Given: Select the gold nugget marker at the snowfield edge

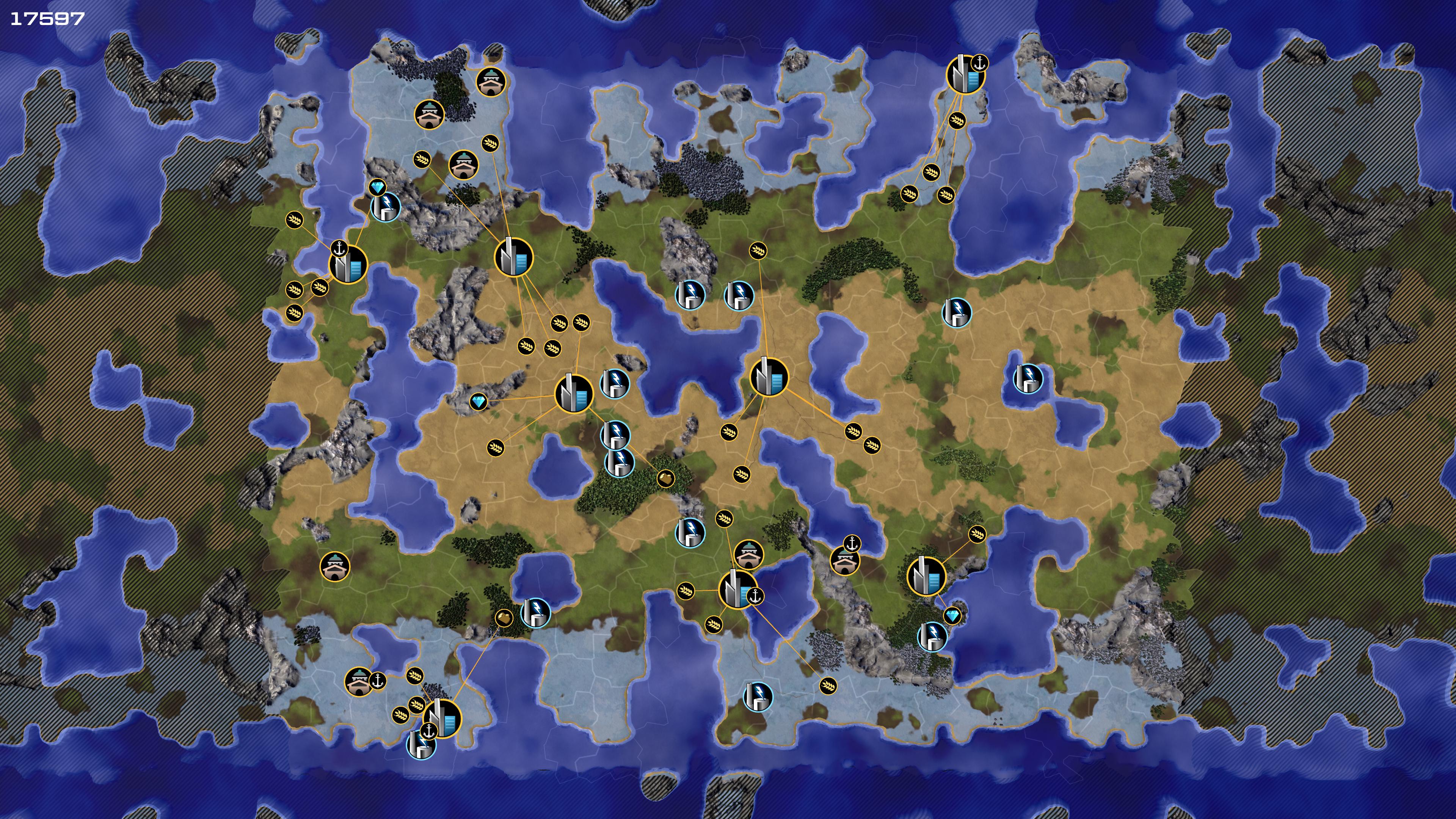Looking at the screenshot, I should click(x=504, y=618).
